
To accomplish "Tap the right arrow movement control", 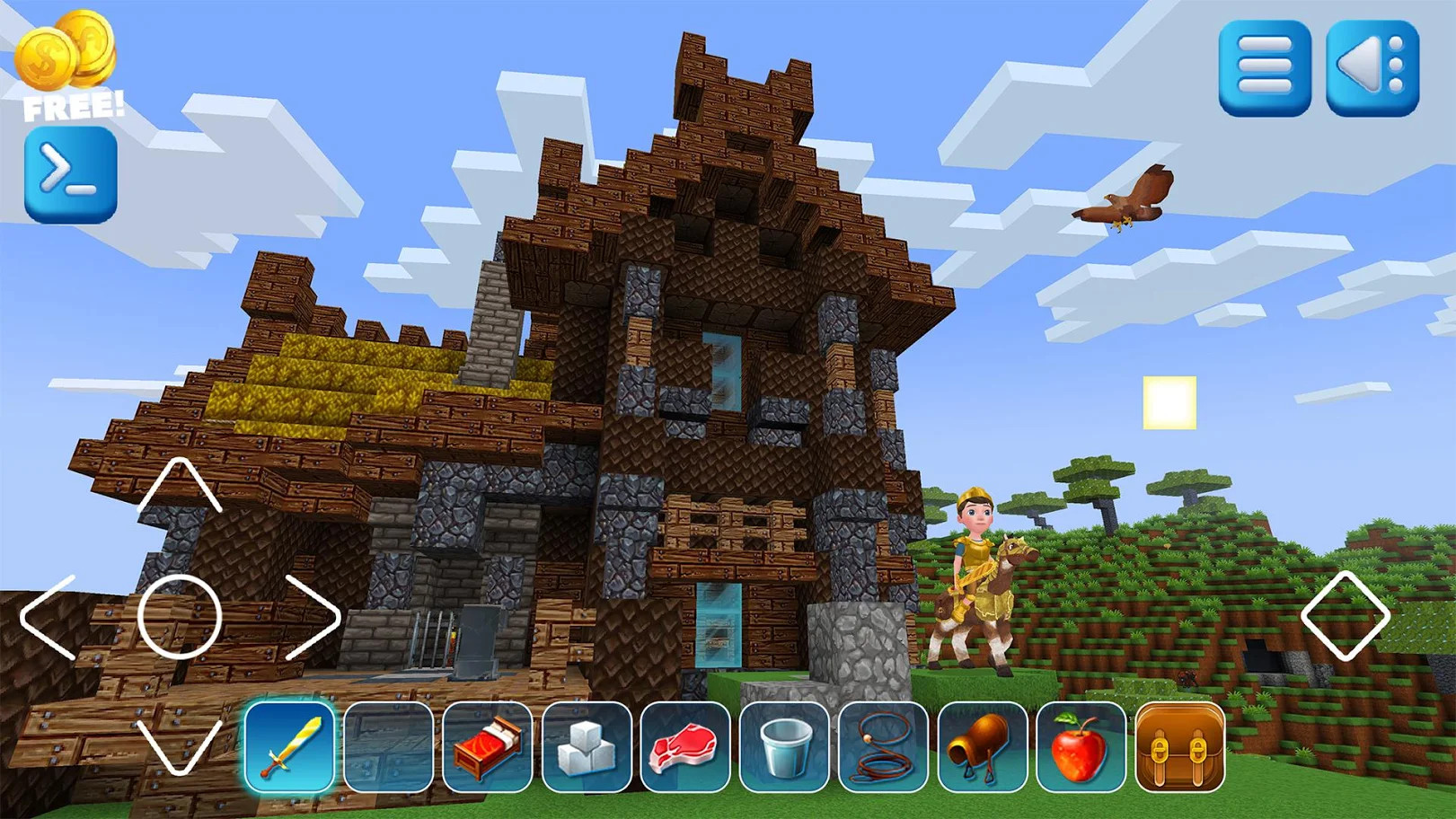I will point(312,617).
